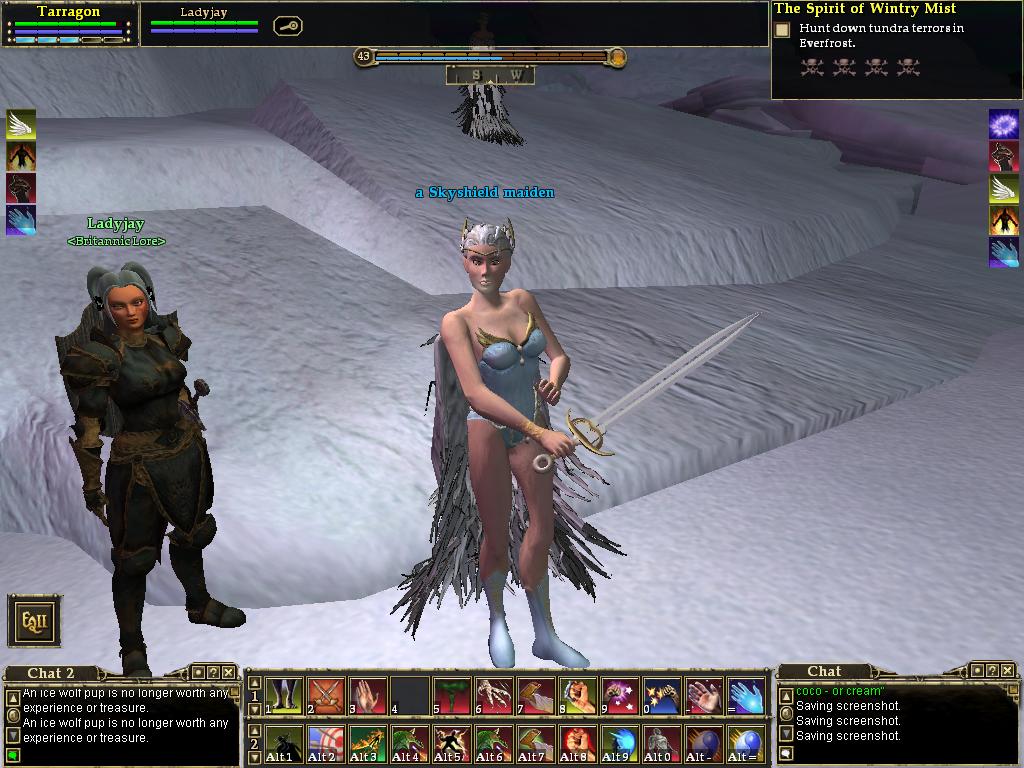Click the white speech bubble in Chat

click(x=787, y=754)
